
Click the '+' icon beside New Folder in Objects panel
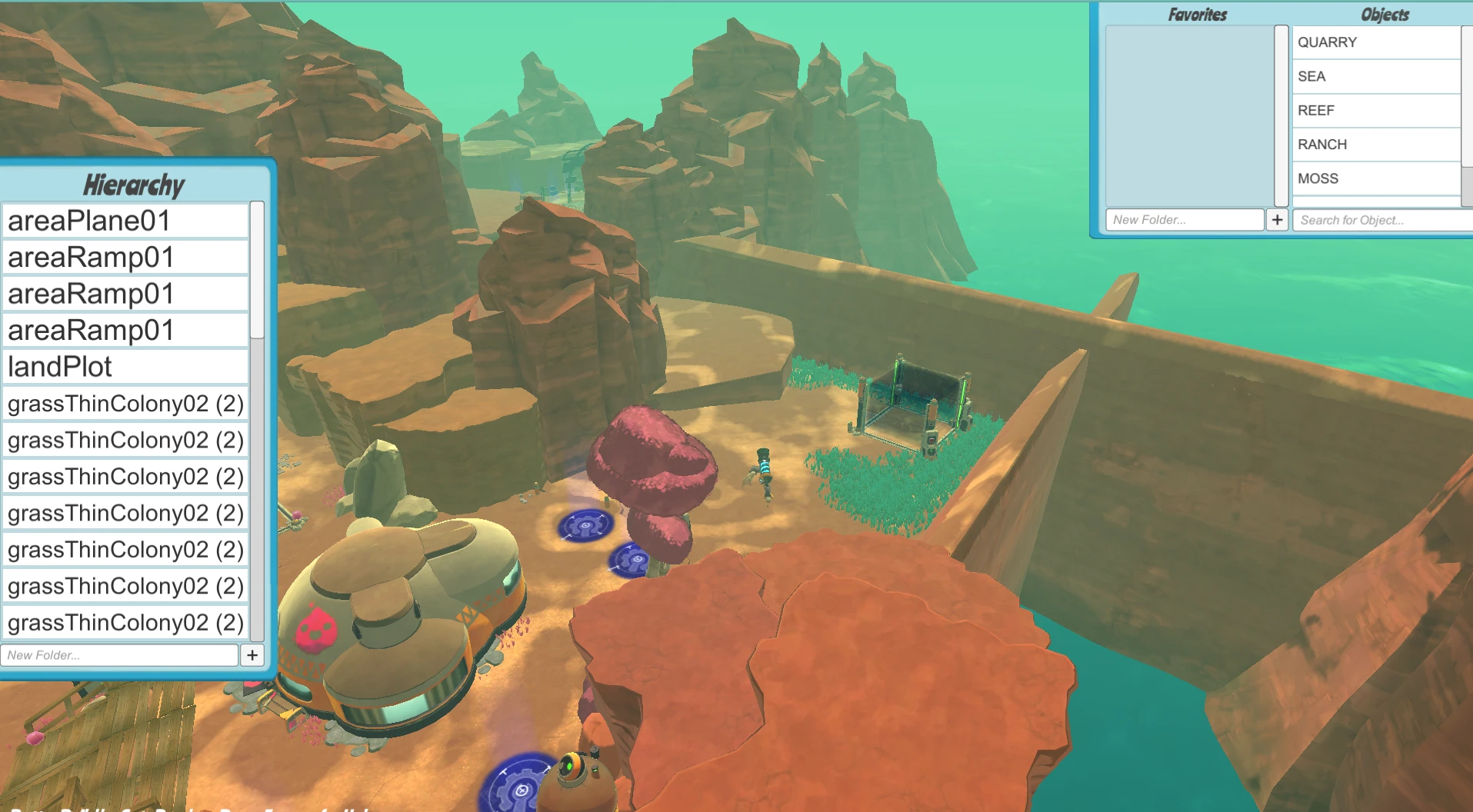1278,220
